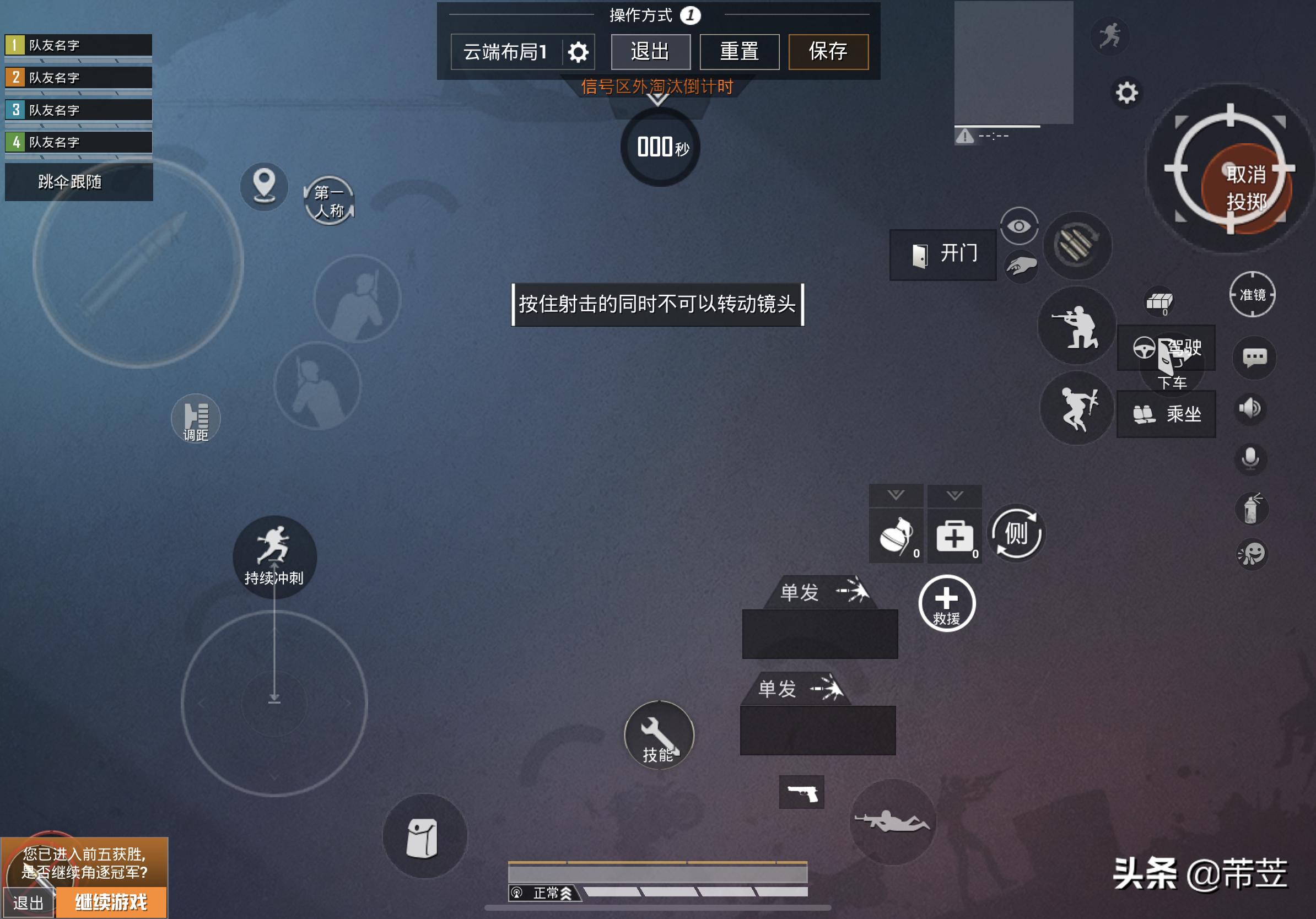Save the control layout with 保存
Image resolution: width=1316 pixels, height=919 pixels.
[x=828, y=52]
